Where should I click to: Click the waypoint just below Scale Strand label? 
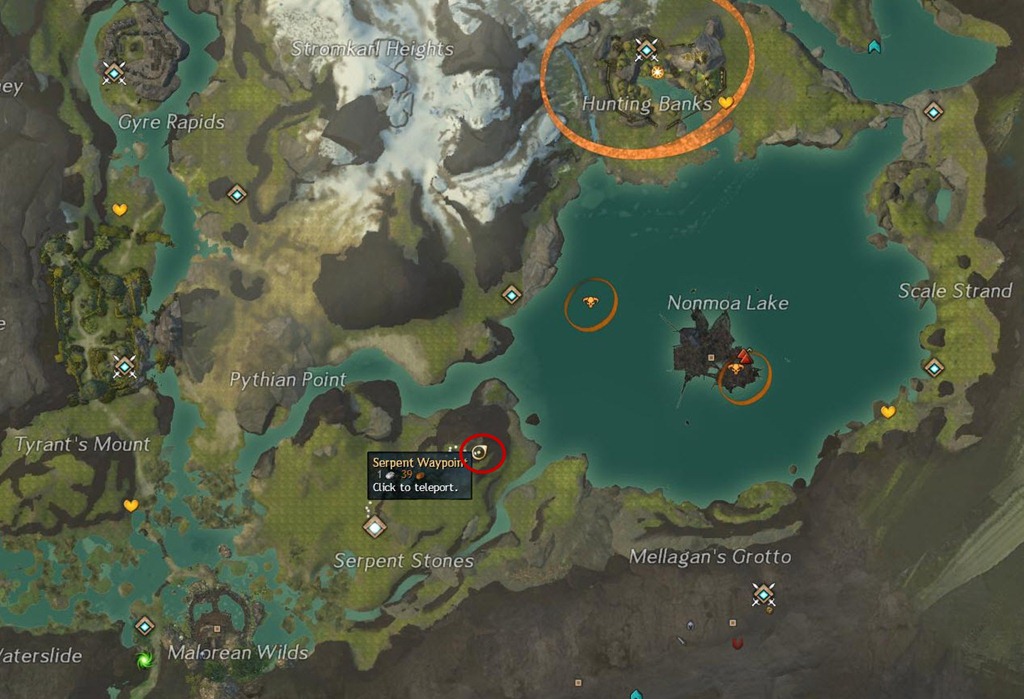point(933,367)
